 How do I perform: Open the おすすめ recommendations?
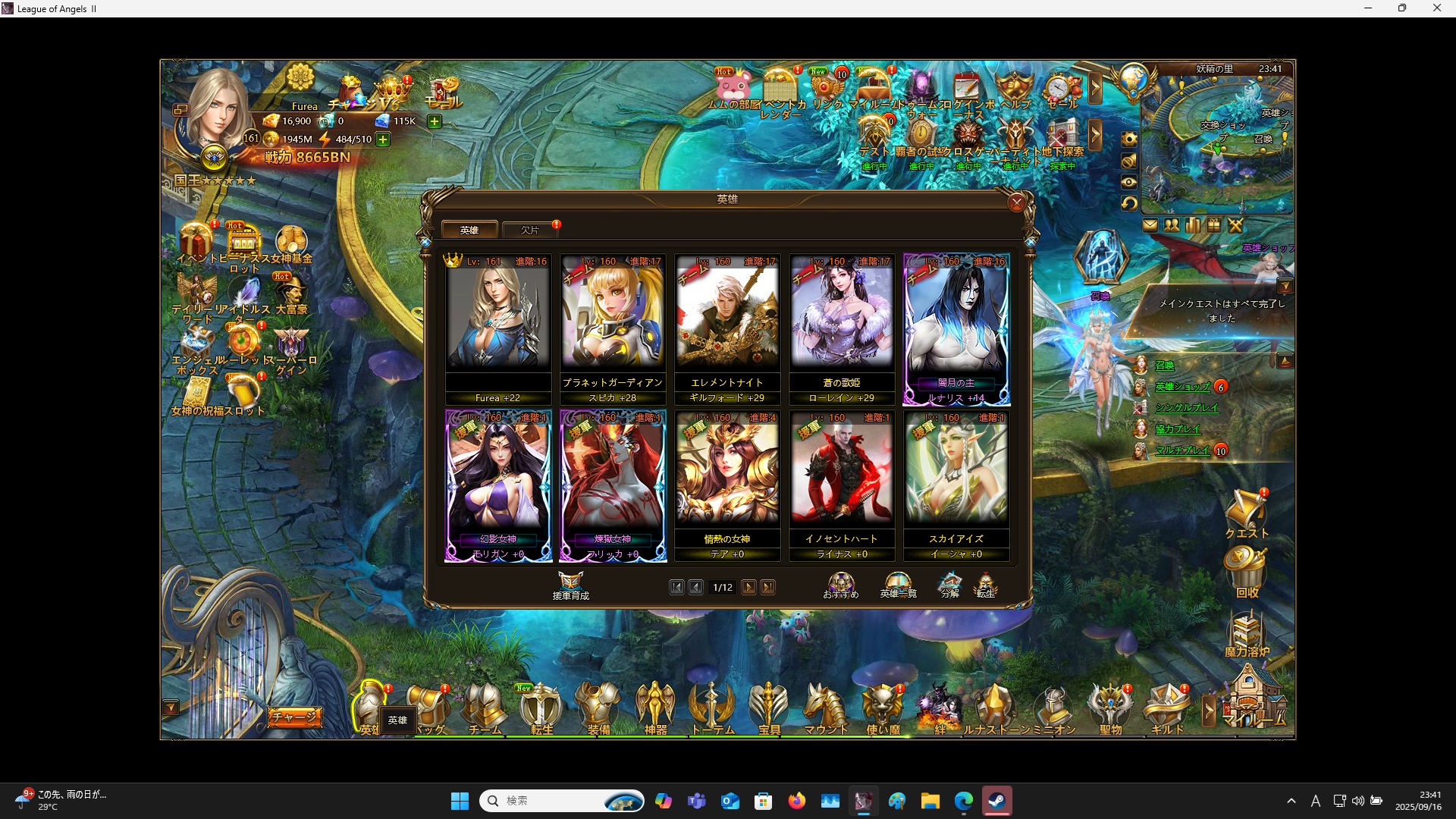(x=841, y=585)
